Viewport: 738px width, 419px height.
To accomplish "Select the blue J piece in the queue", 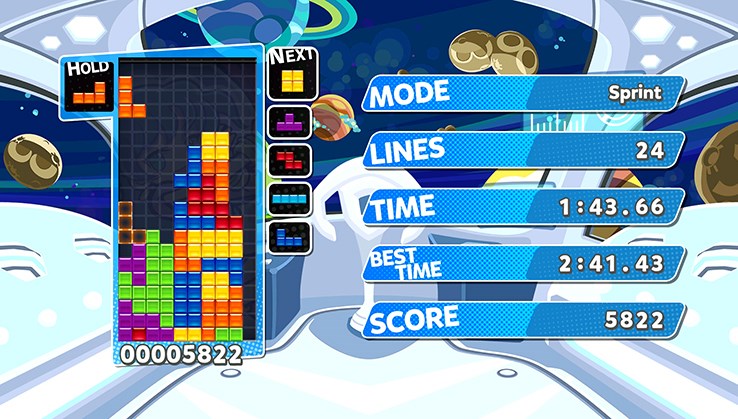I will point(290,236).
